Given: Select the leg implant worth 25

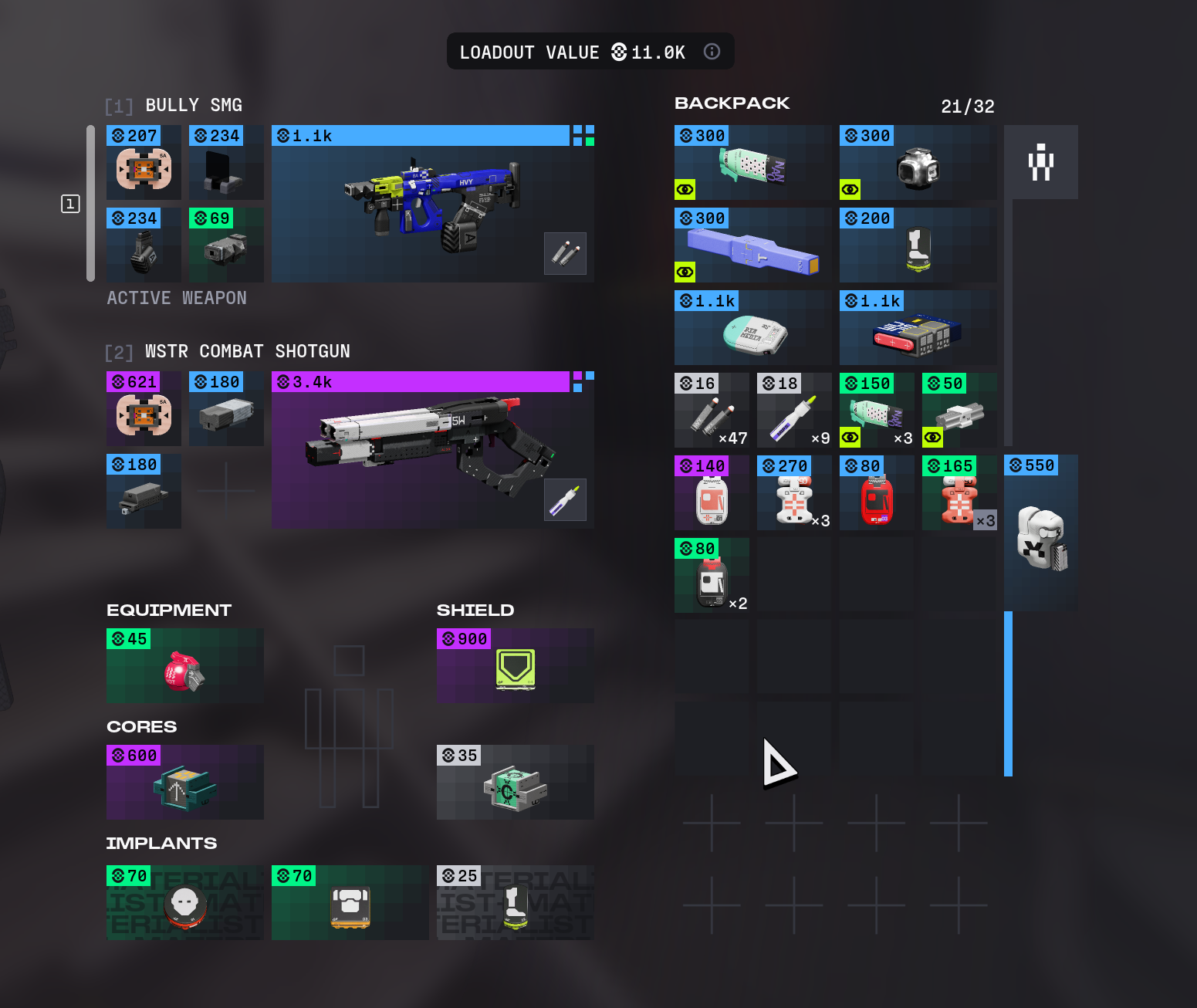Looking at the screenshot, I should [x=515, y=903].
